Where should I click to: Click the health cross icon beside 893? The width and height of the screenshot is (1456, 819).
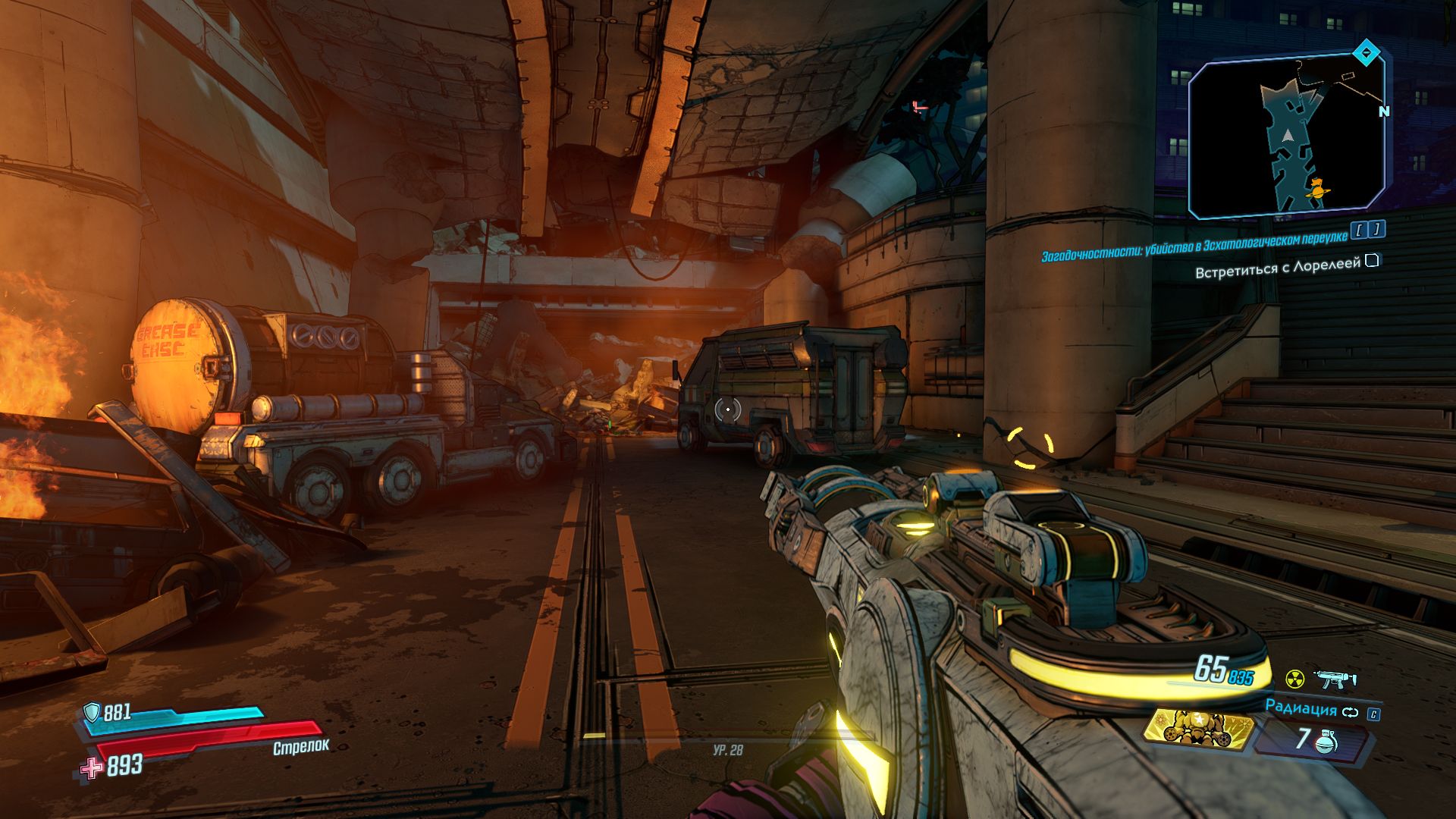click(x=92, y=767)
